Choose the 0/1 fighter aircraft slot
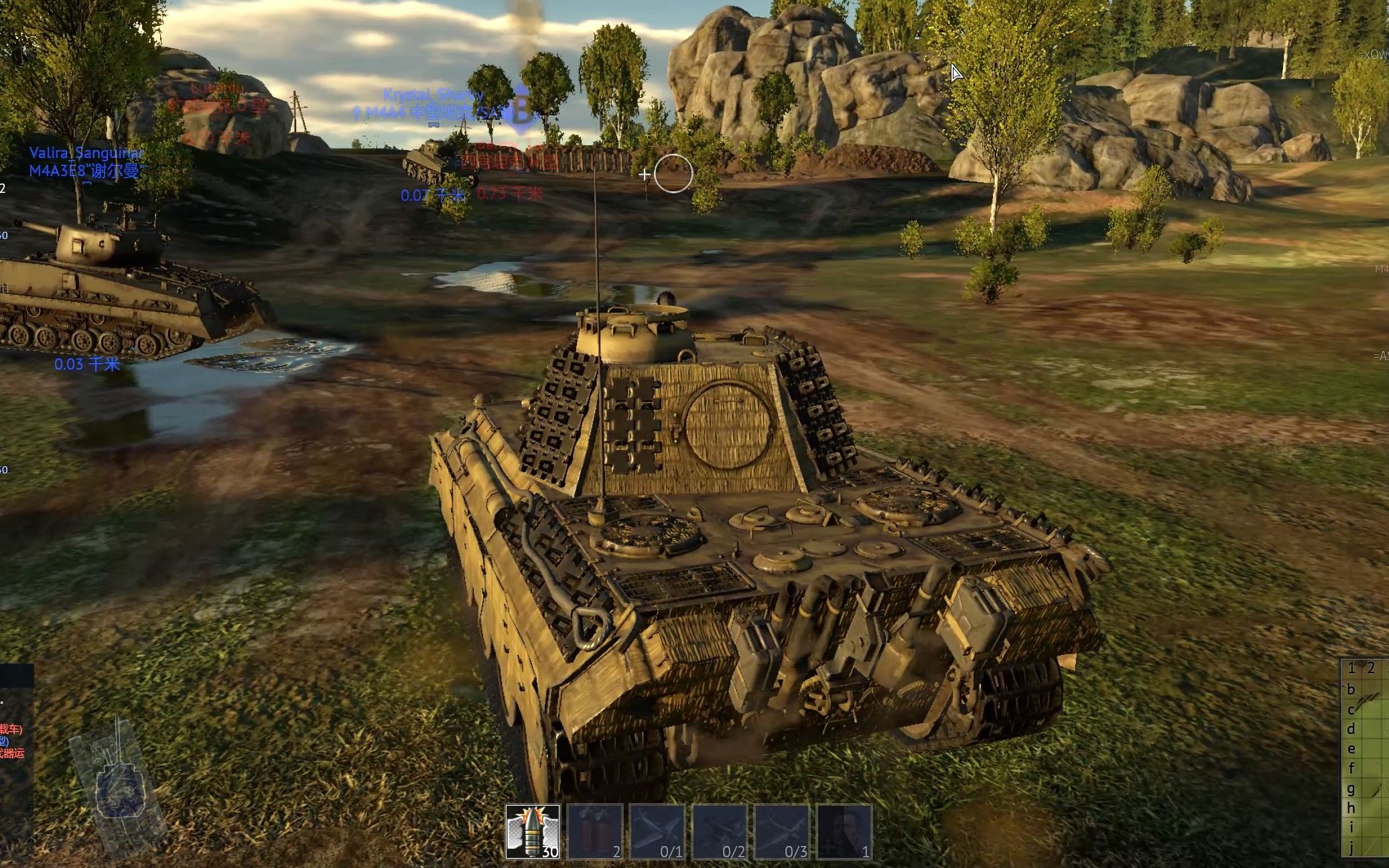Image resolution: width=1389 pixels, height=868 pixels. tap(657, 831)
